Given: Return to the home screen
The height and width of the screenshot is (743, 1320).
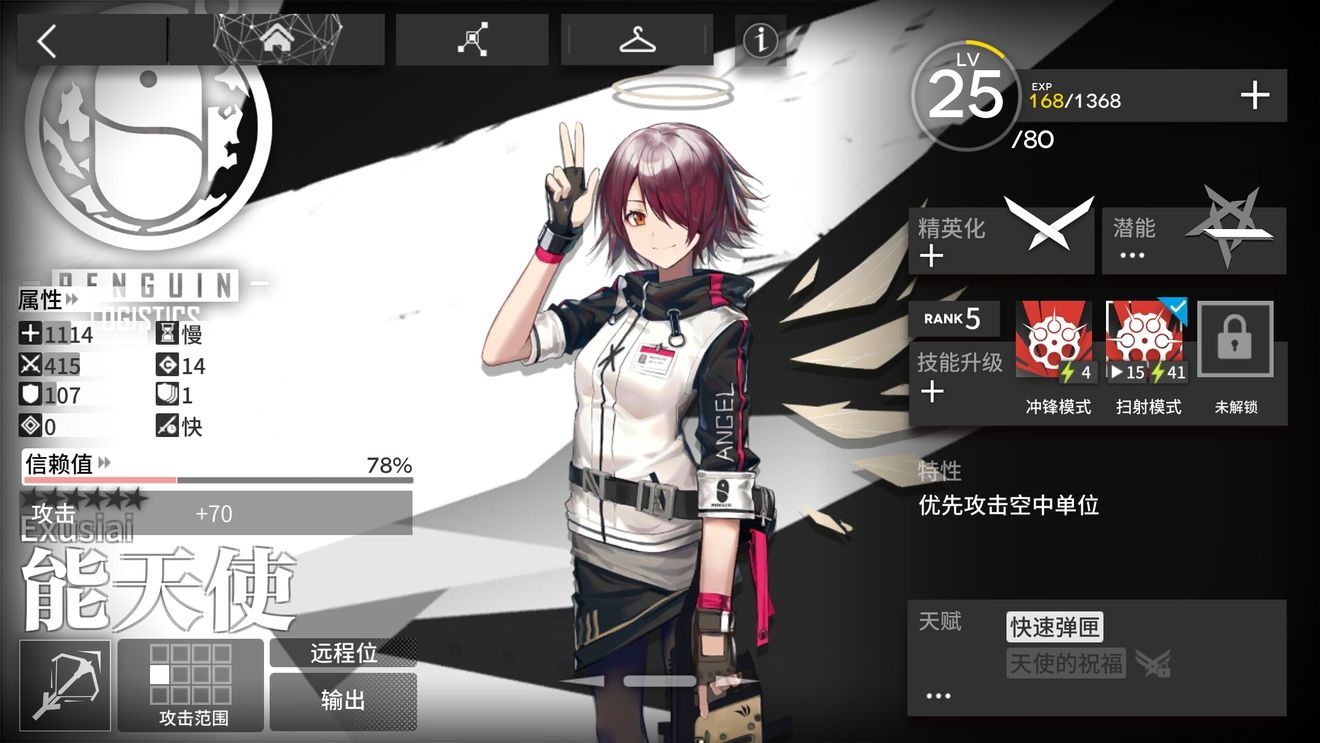Looking at the screenshot, I should 275,41.
